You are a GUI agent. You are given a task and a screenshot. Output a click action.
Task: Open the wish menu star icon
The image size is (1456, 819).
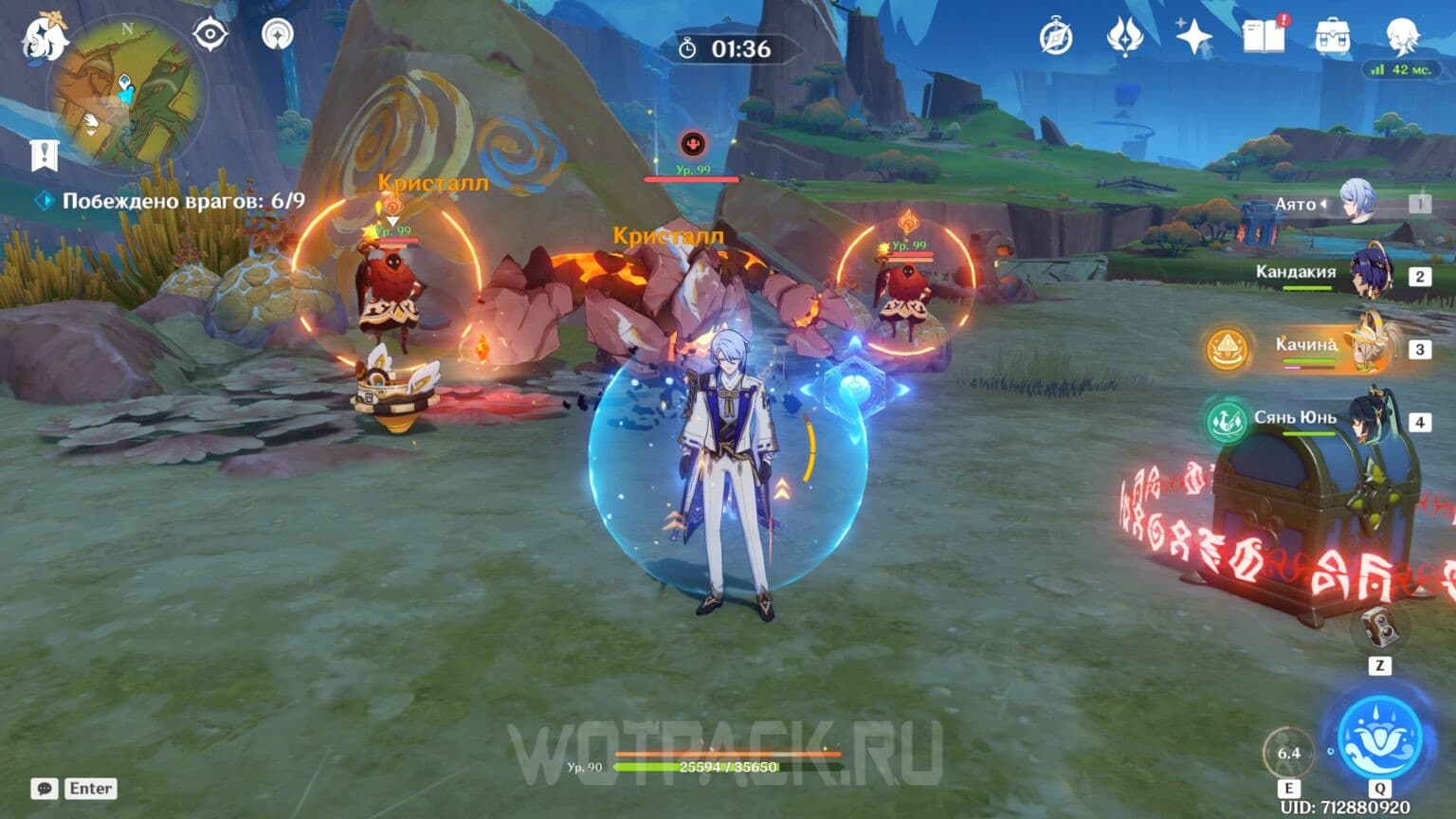[x=1193, y=35]
